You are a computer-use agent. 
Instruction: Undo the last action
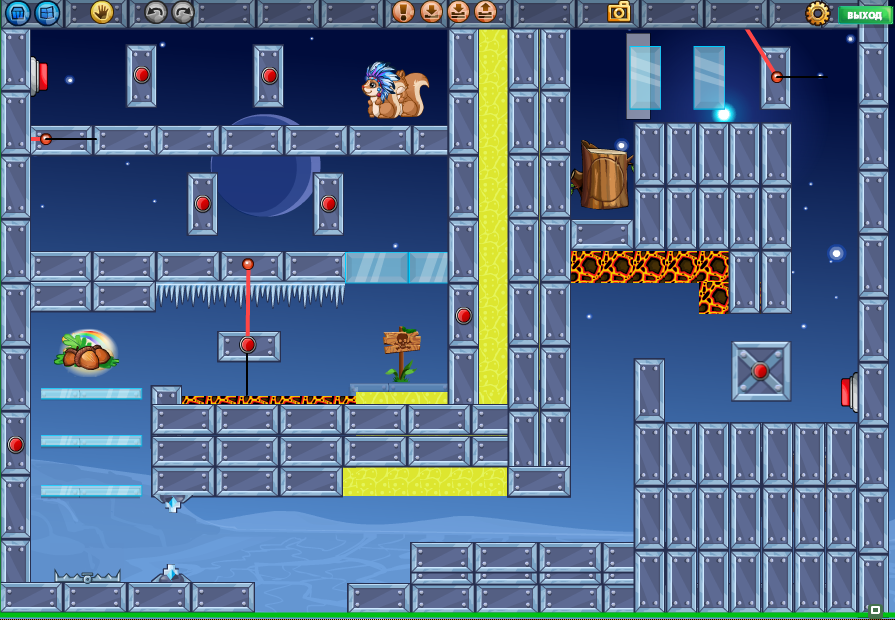[155, 12]
